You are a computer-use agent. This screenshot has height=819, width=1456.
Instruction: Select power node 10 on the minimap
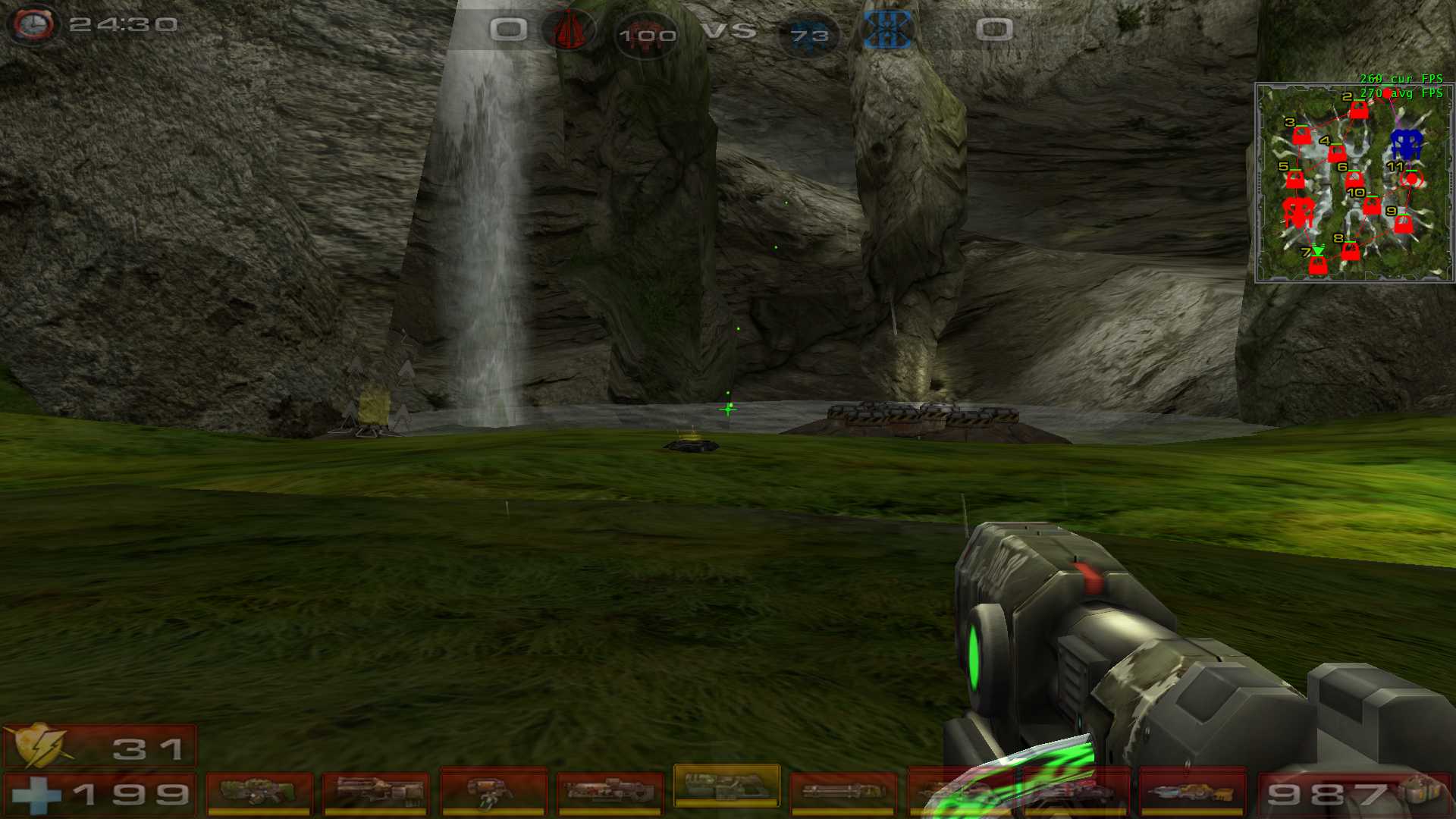point(1372,206)
